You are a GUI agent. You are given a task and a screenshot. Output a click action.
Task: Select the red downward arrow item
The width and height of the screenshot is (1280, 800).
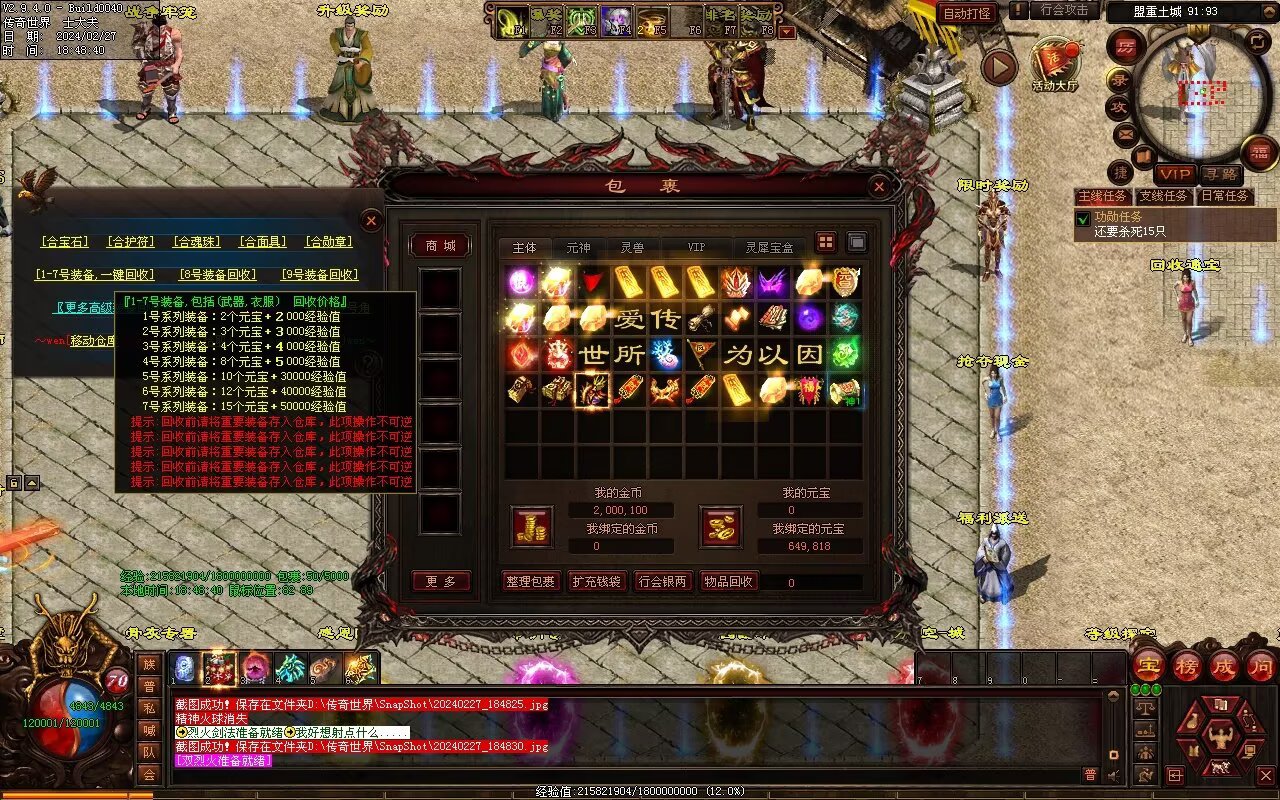click(594, 282)
